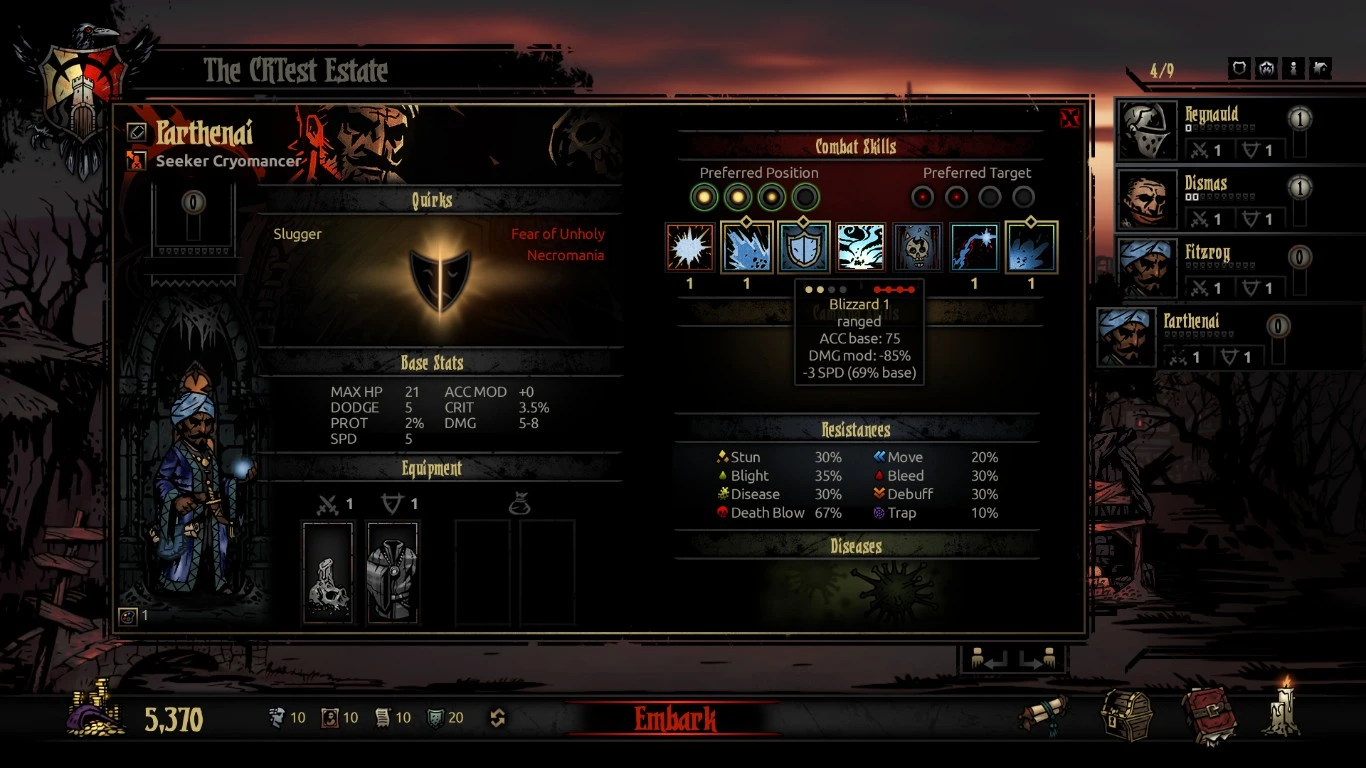Select the ice bolt streak skill
The image size is (1366, 768).
point(975,248)
